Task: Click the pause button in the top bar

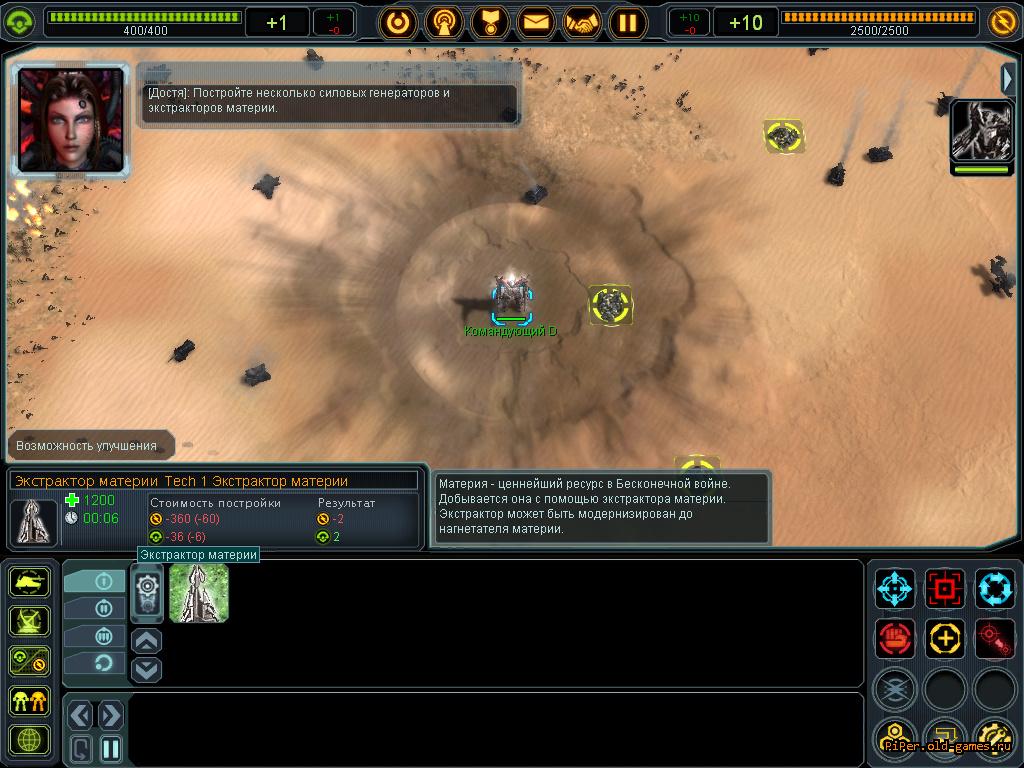Action: pyautogui.click(x=628, y=22)
